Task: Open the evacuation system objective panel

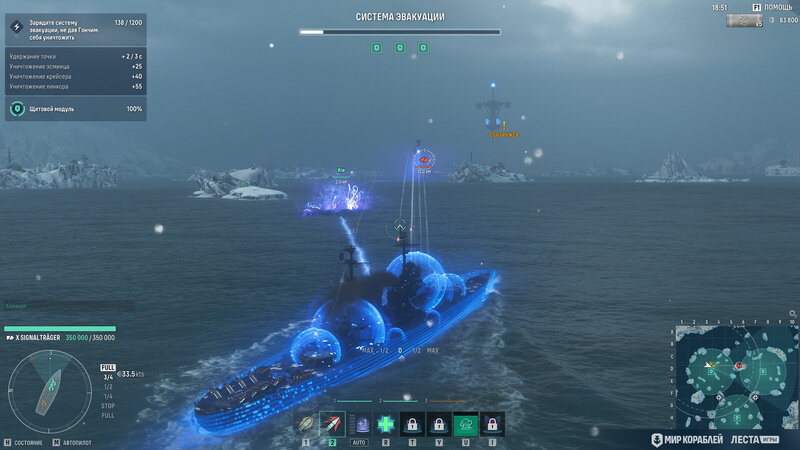Action: [76, 26]
